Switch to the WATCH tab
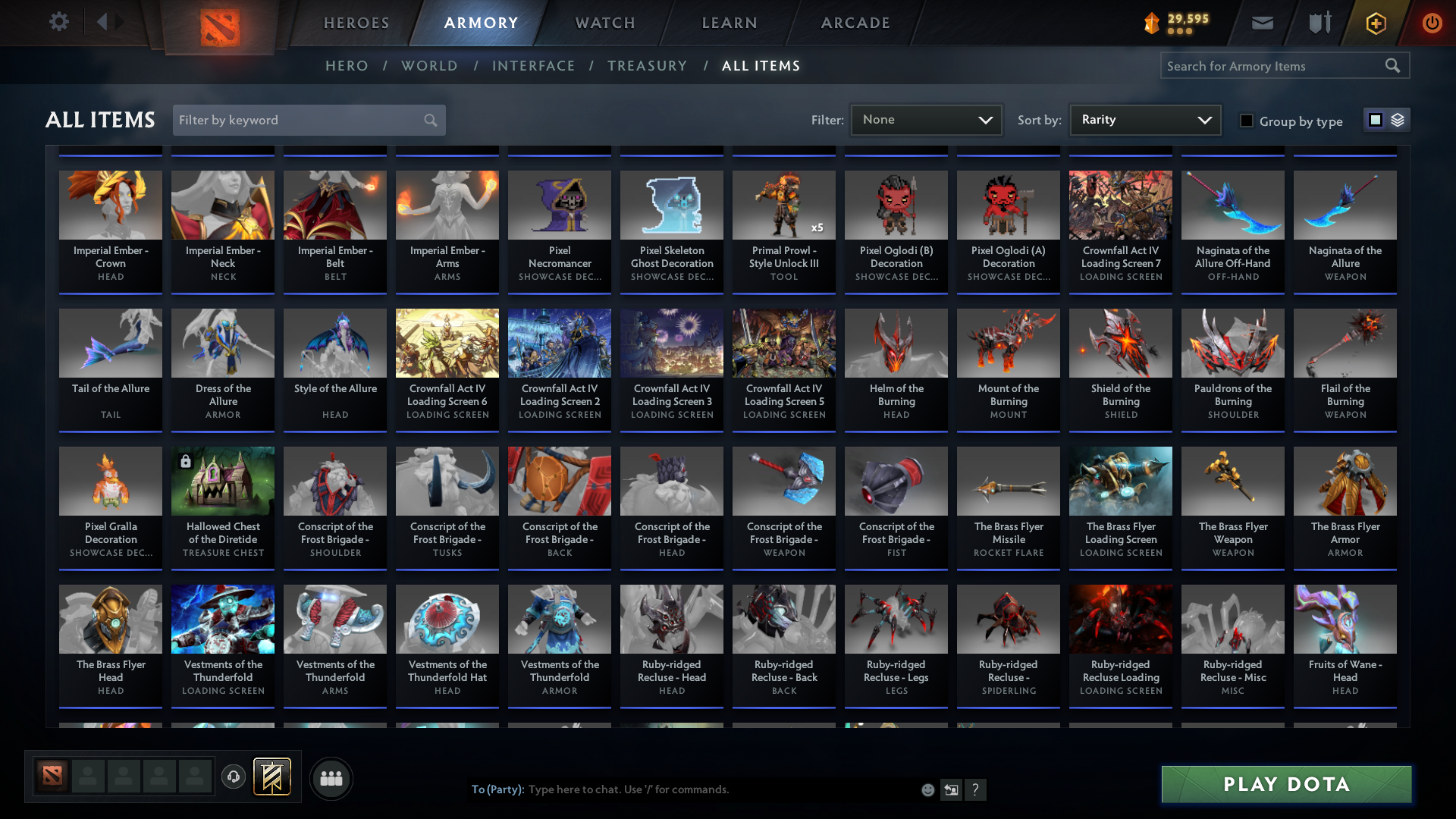This screenshot has height=819, width=1456. click(x=604, y=23)
